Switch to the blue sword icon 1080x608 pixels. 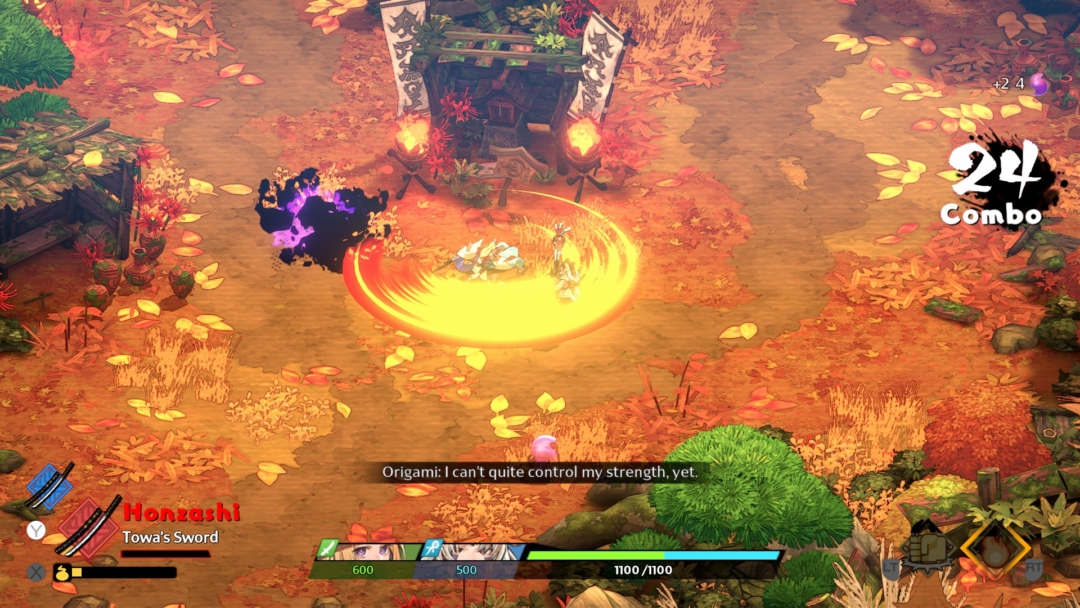(x=51, y=484)
